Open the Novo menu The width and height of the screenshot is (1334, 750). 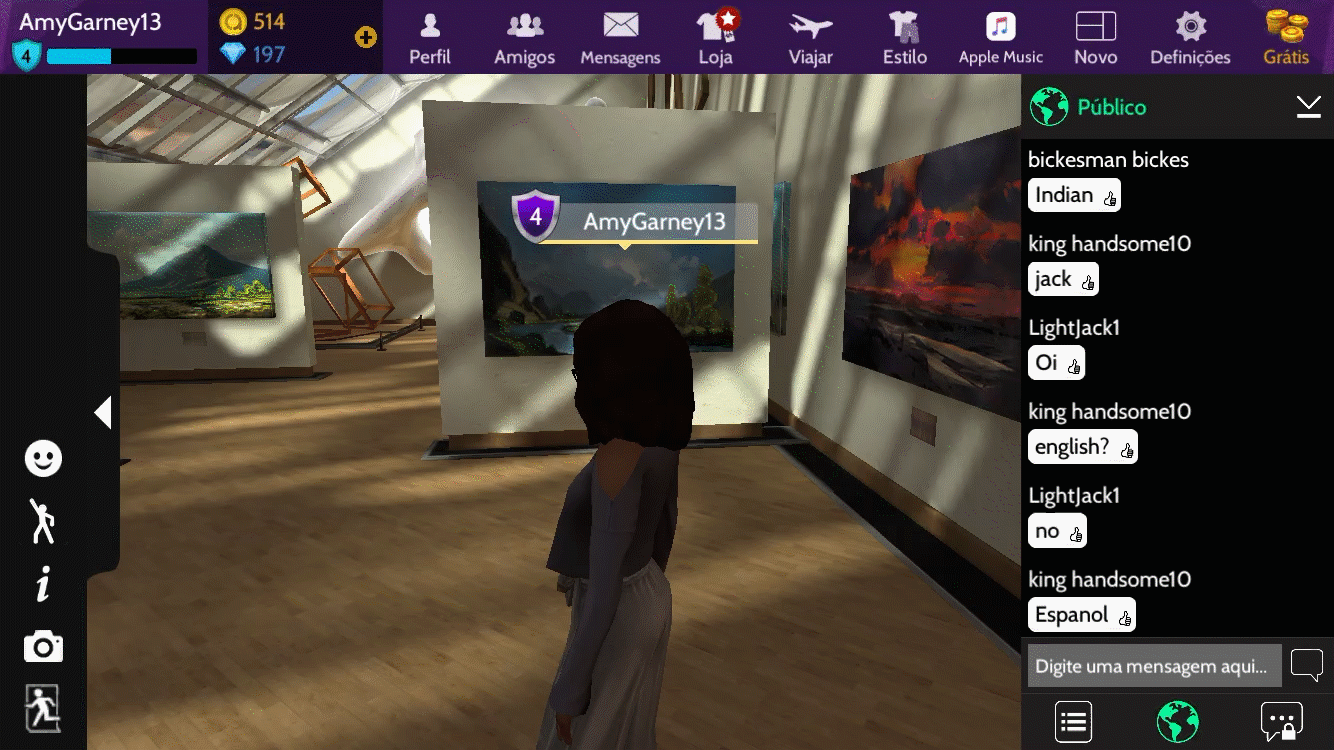point(1095,38)
